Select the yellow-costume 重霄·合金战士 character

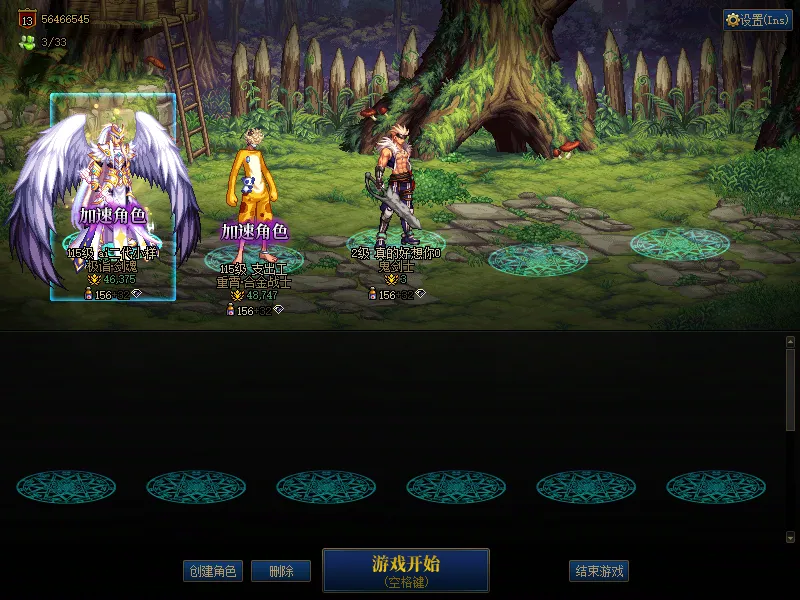[x=253, y=200]
